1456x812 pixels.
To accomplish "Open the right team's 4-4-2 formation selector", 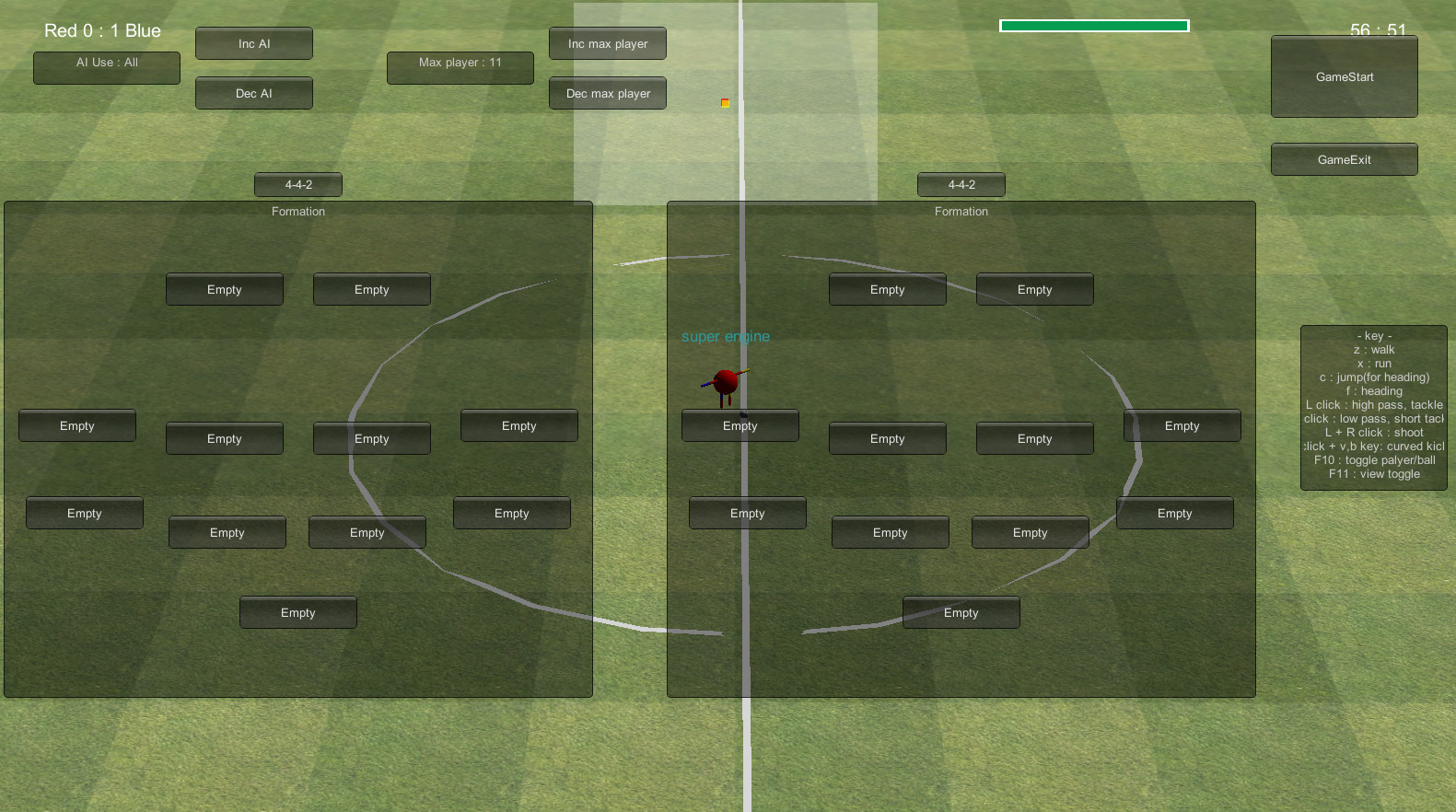I will (961, 184).
